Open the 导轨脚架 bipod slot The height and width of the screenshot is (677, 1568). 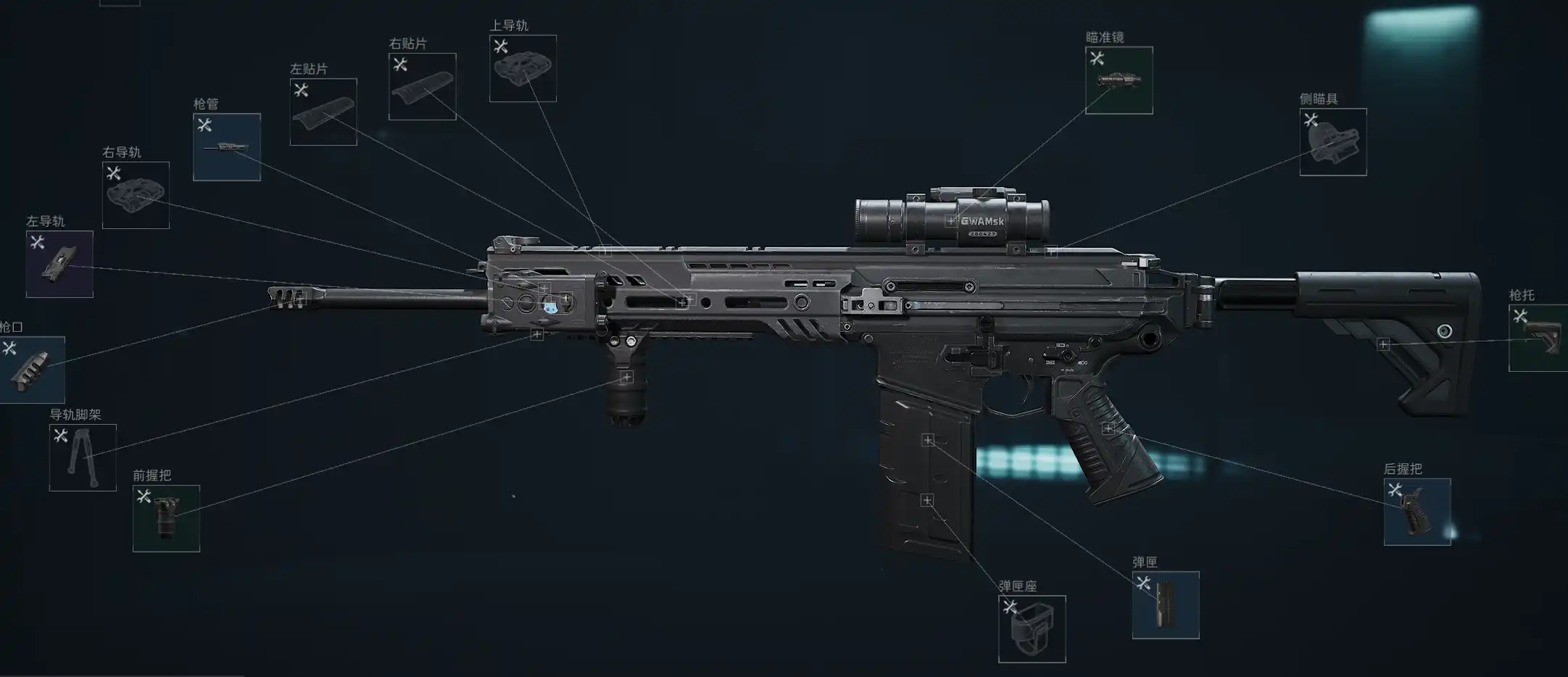click(x=83, y=457)
